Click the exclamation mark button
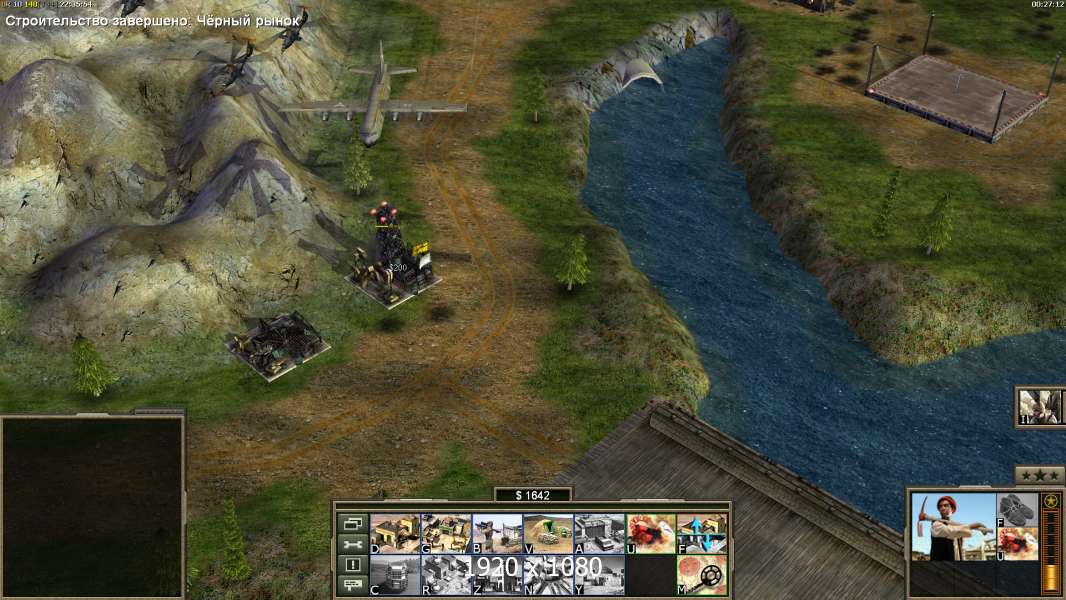The height and width of the screenshot is (600, 1066). [352, 565]
